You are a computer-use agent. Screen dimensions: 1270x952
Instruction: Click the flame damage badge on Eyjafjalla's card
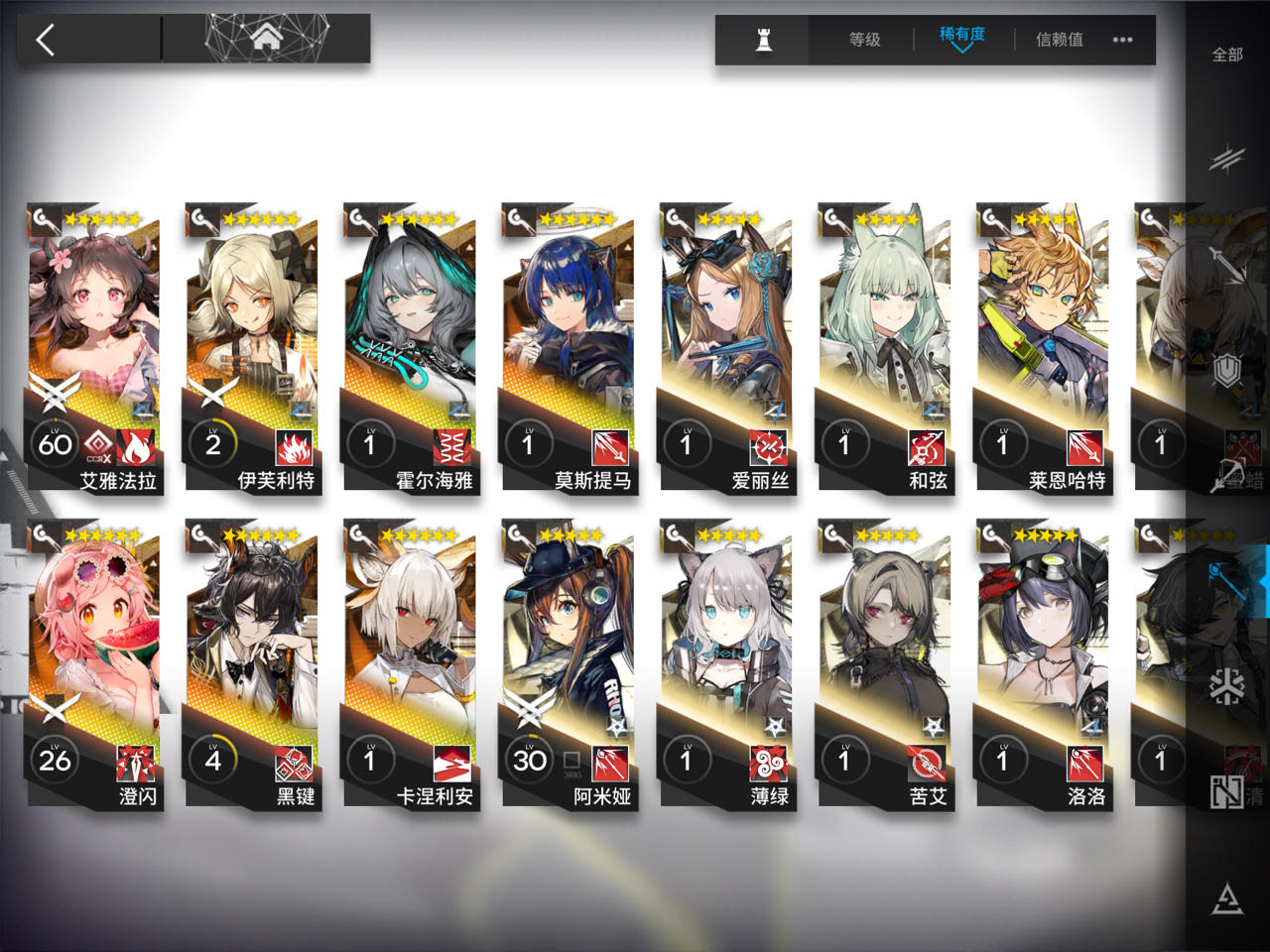click(135, 447)
